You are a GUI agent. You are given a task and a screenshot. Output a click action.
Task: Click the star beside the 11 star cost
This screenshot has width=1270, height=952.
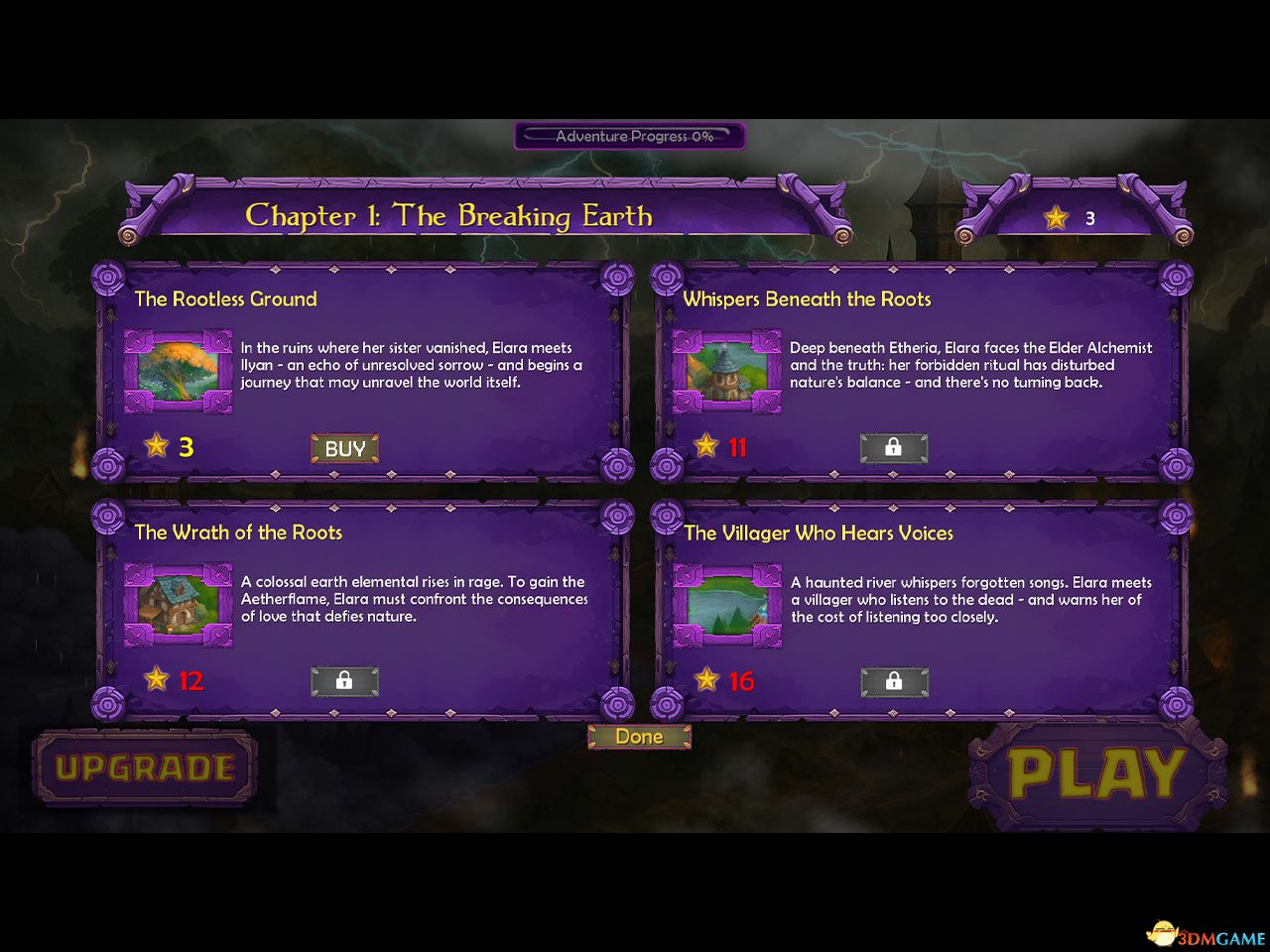pyautogui.click(x=706, y=446)
